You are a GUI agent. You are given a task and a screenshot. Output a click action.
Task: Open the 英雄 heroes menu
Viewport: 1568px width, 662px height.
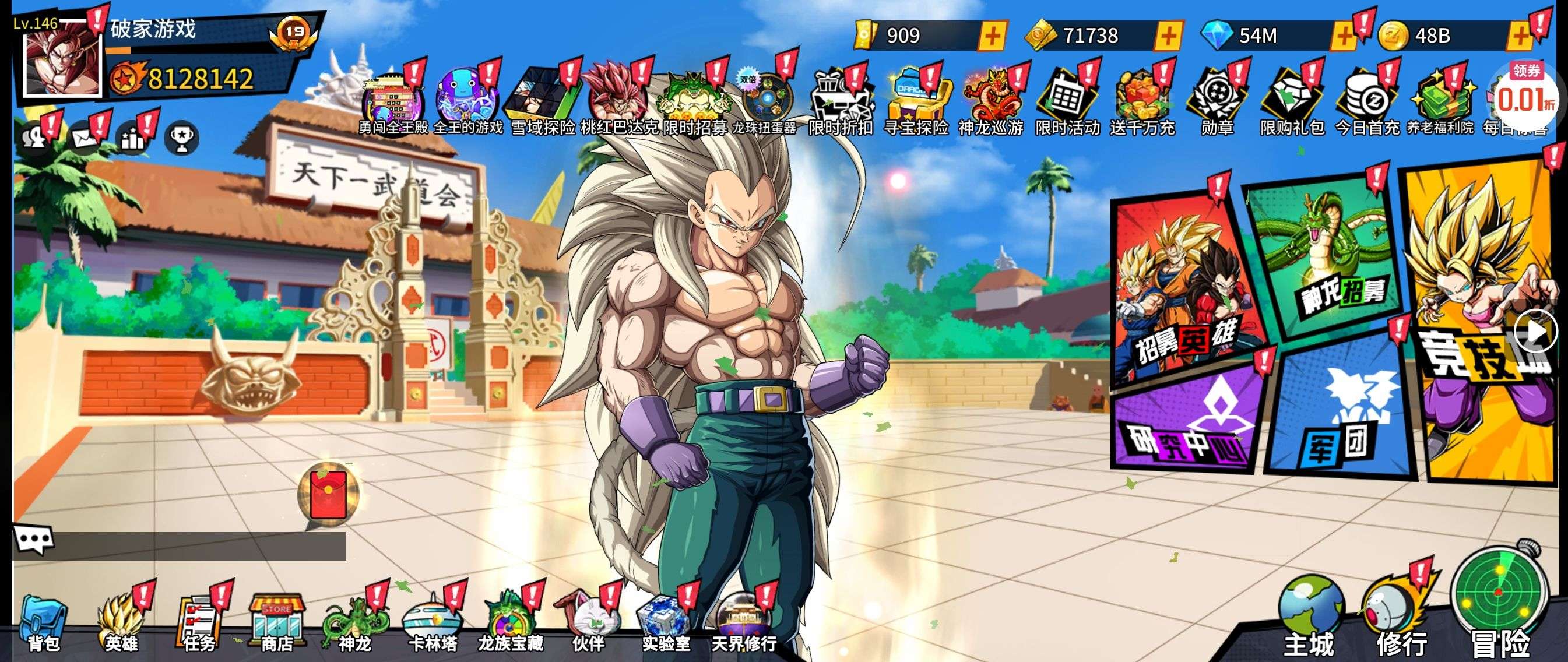point(122,624)
